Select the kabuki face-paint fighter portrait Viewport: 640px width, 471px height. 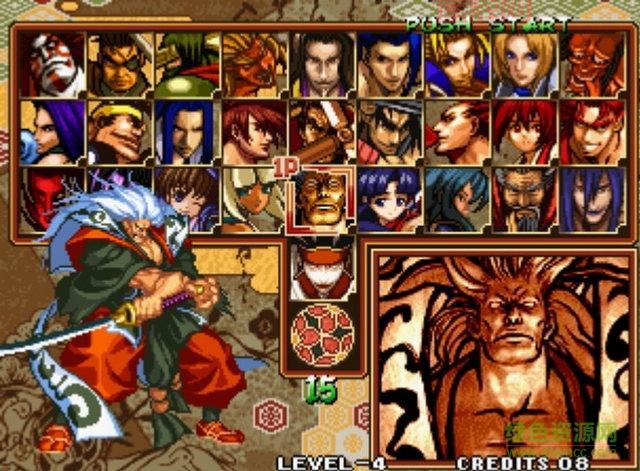[x=51, y=64]
